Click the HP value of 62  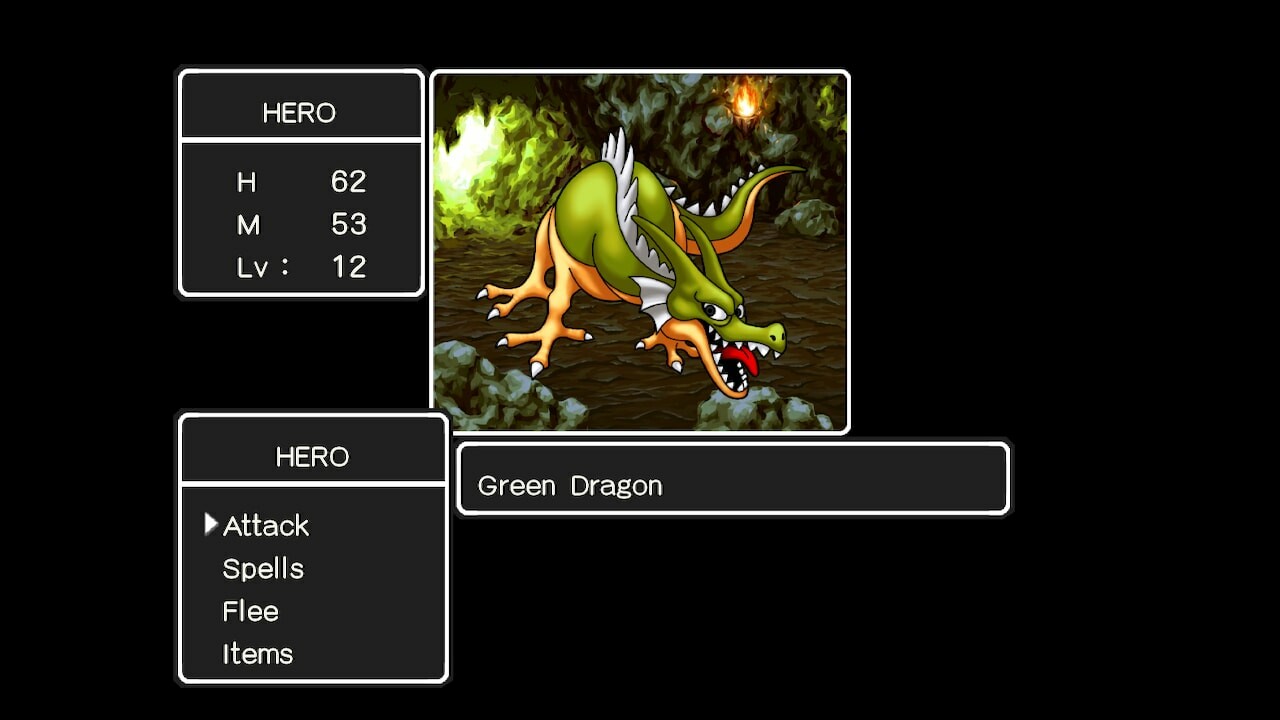[x=351, y=182]
